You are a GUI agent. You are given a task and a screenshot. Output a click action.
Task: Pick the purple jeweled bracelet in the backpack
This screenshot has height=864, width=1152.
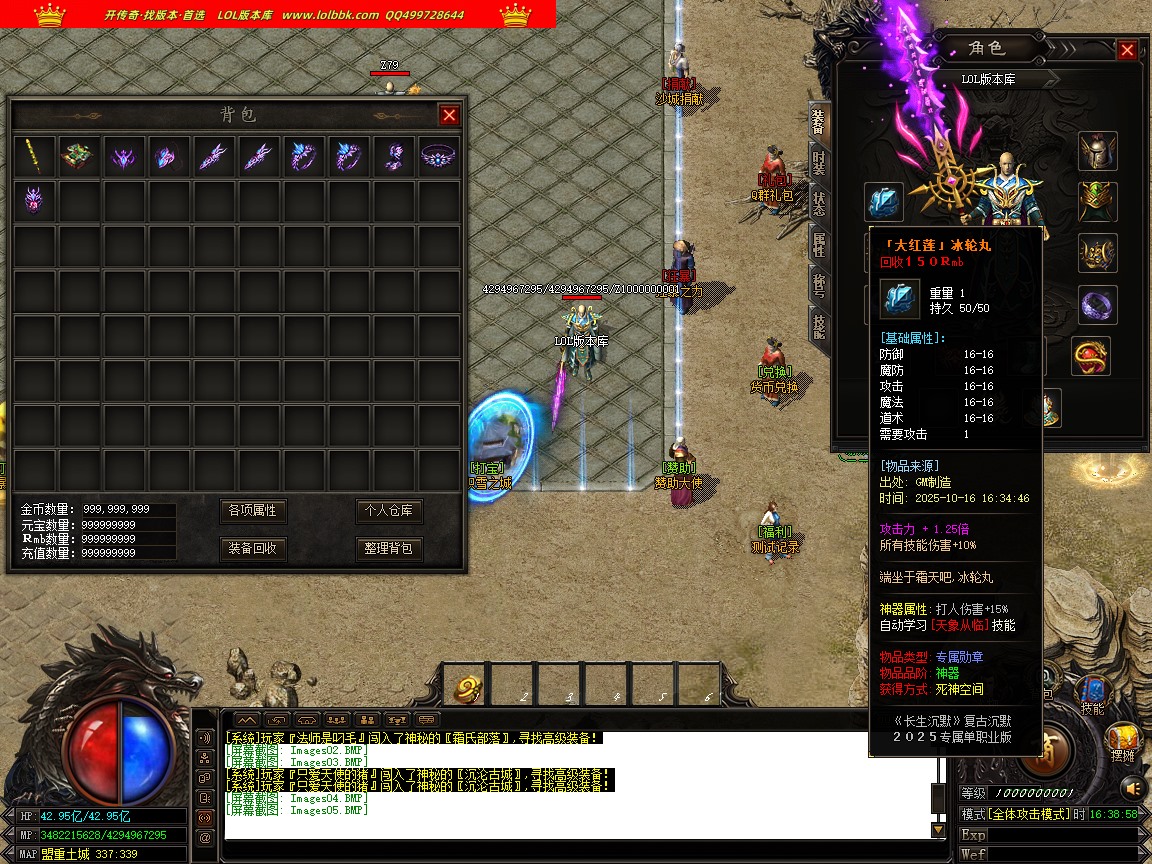438,156
